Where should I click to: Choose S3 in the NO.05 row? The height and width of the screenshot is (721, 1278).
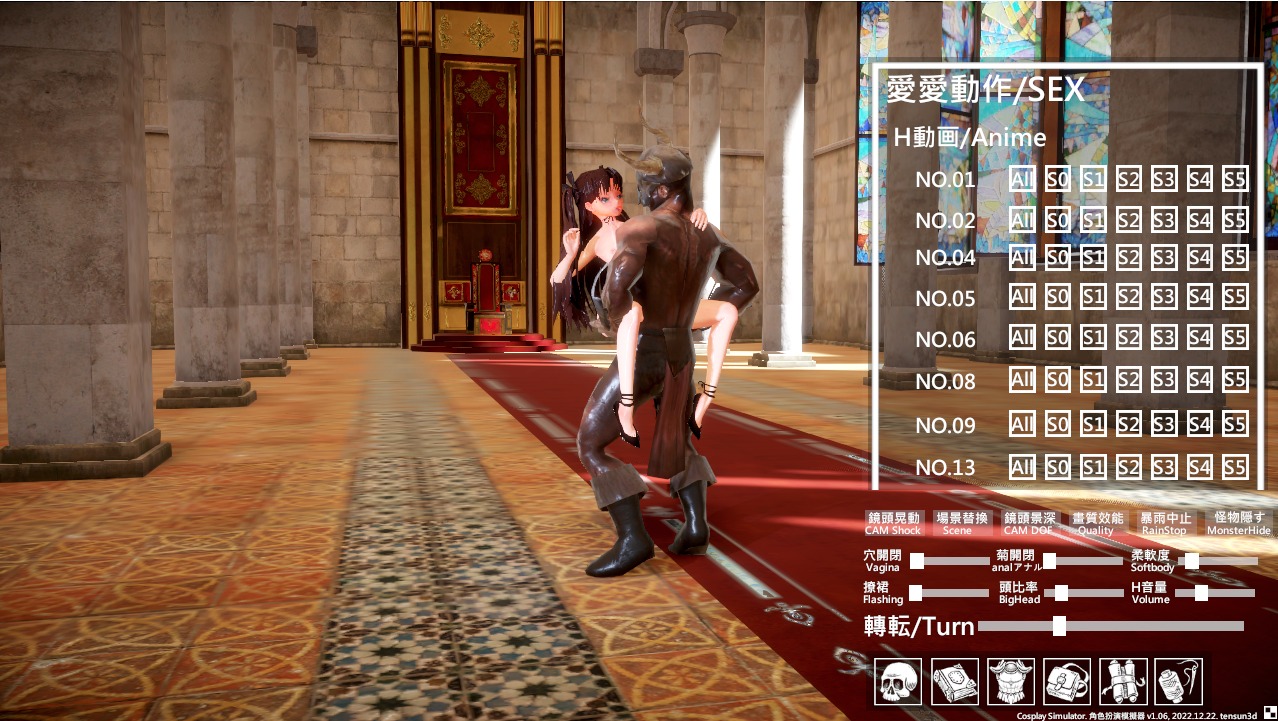coord(1163,297)
